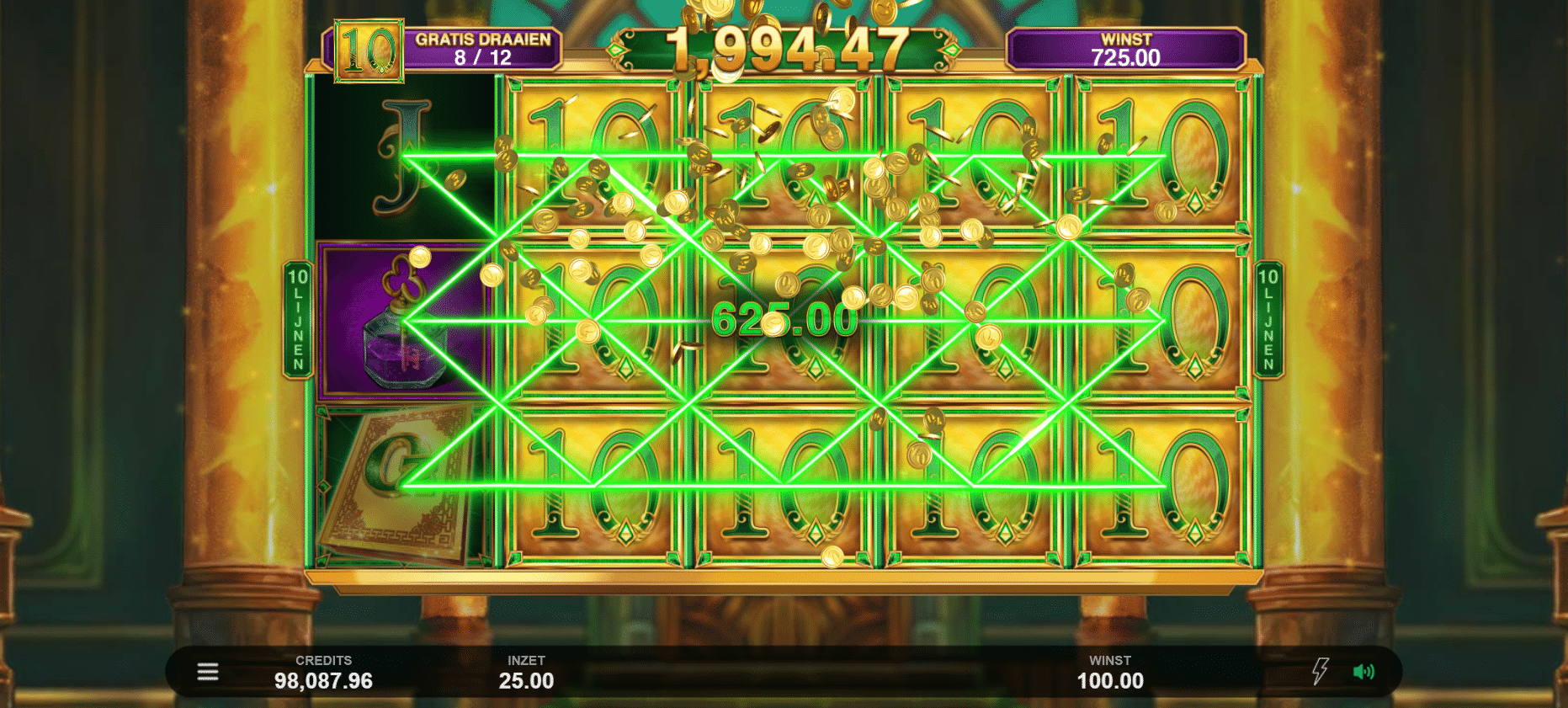Enable turbo mode with the lightning toggle

tap(1320, 671)
